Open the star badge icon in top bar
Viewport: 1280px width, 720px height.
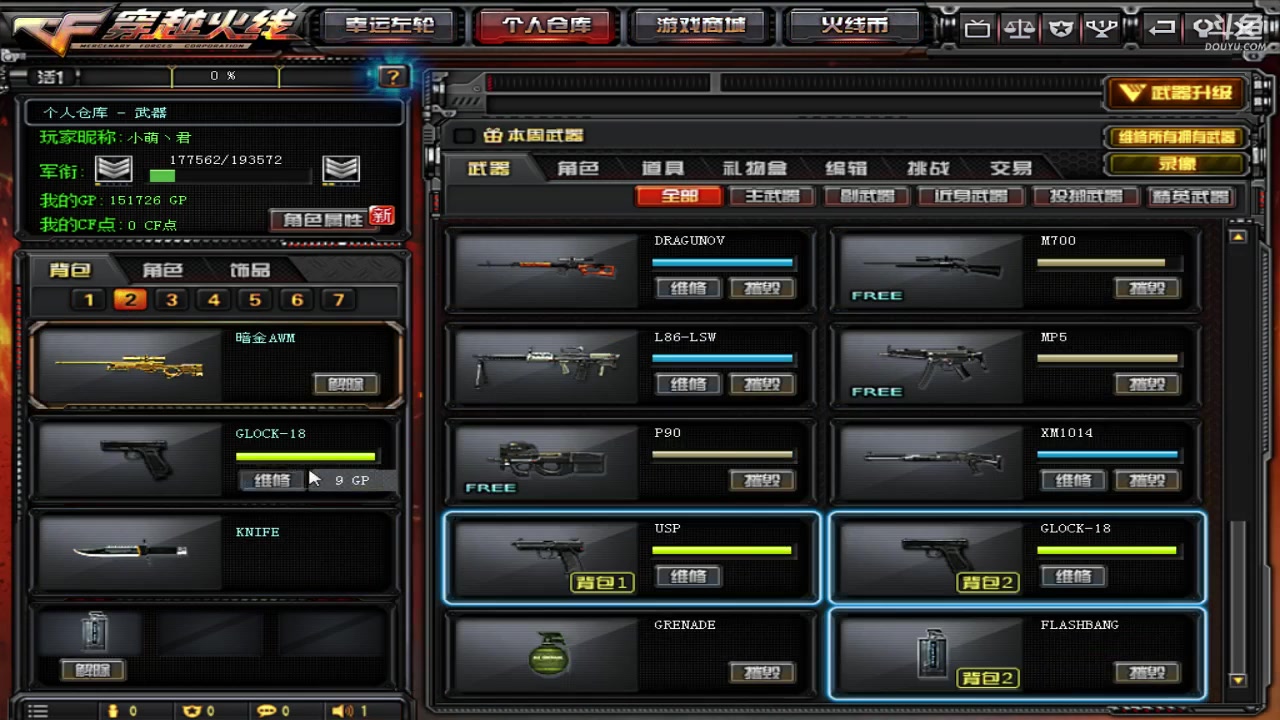point(1059,28)
